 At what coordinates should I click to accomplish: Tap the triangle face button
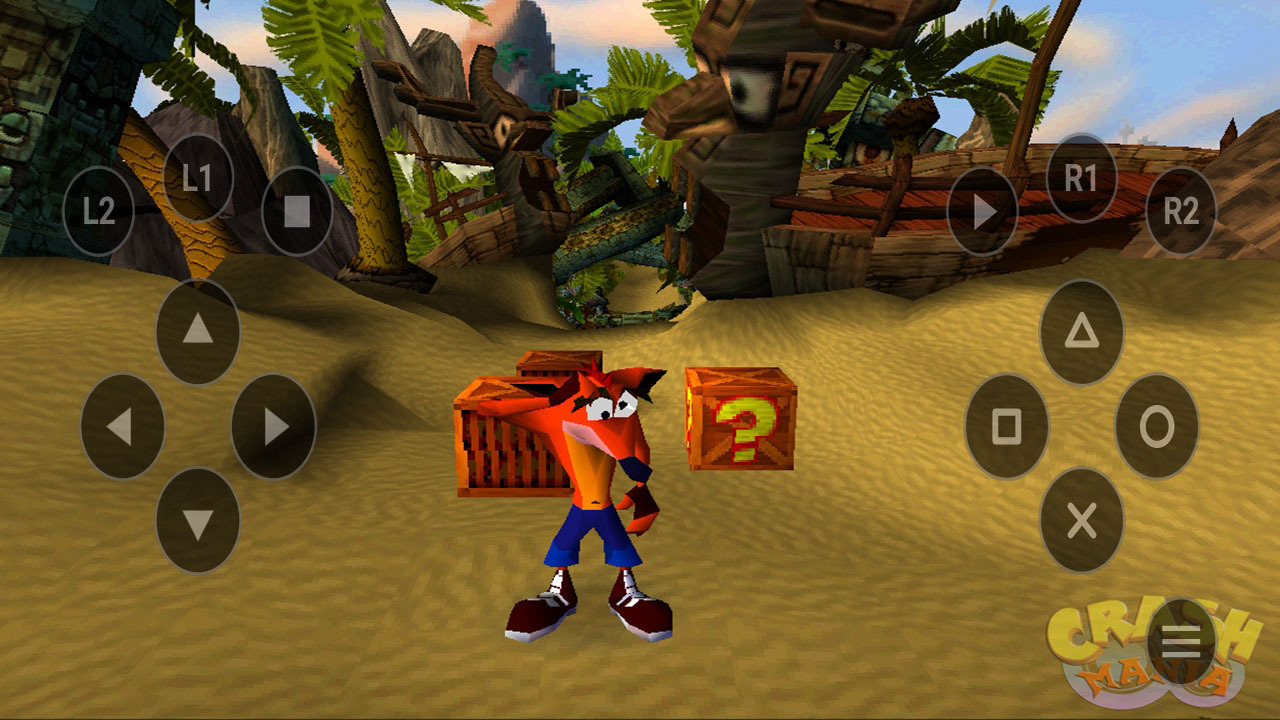(x=1081, y=331)
